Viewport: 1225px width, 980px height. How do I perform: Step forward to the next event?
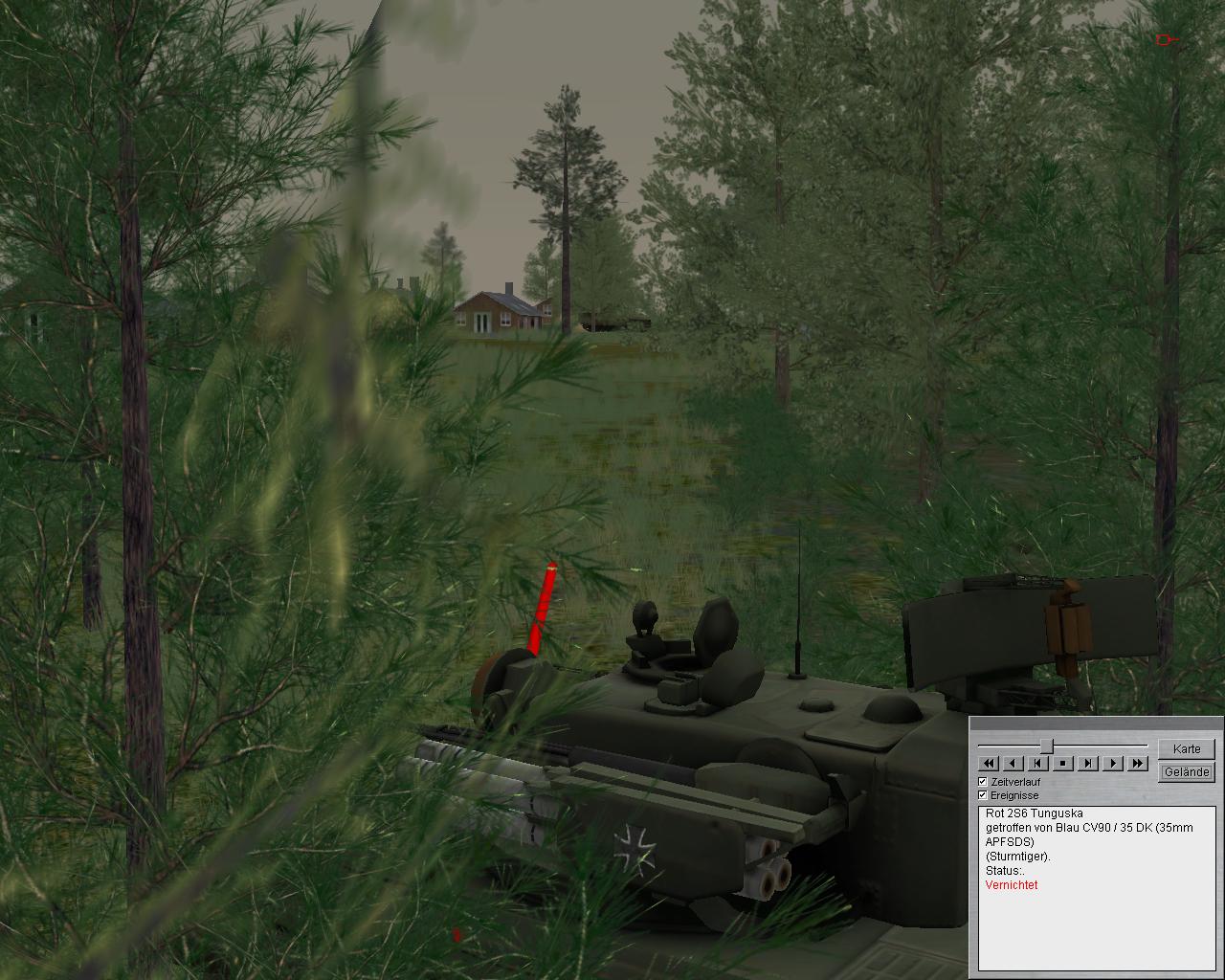[x=1088, y=763]
